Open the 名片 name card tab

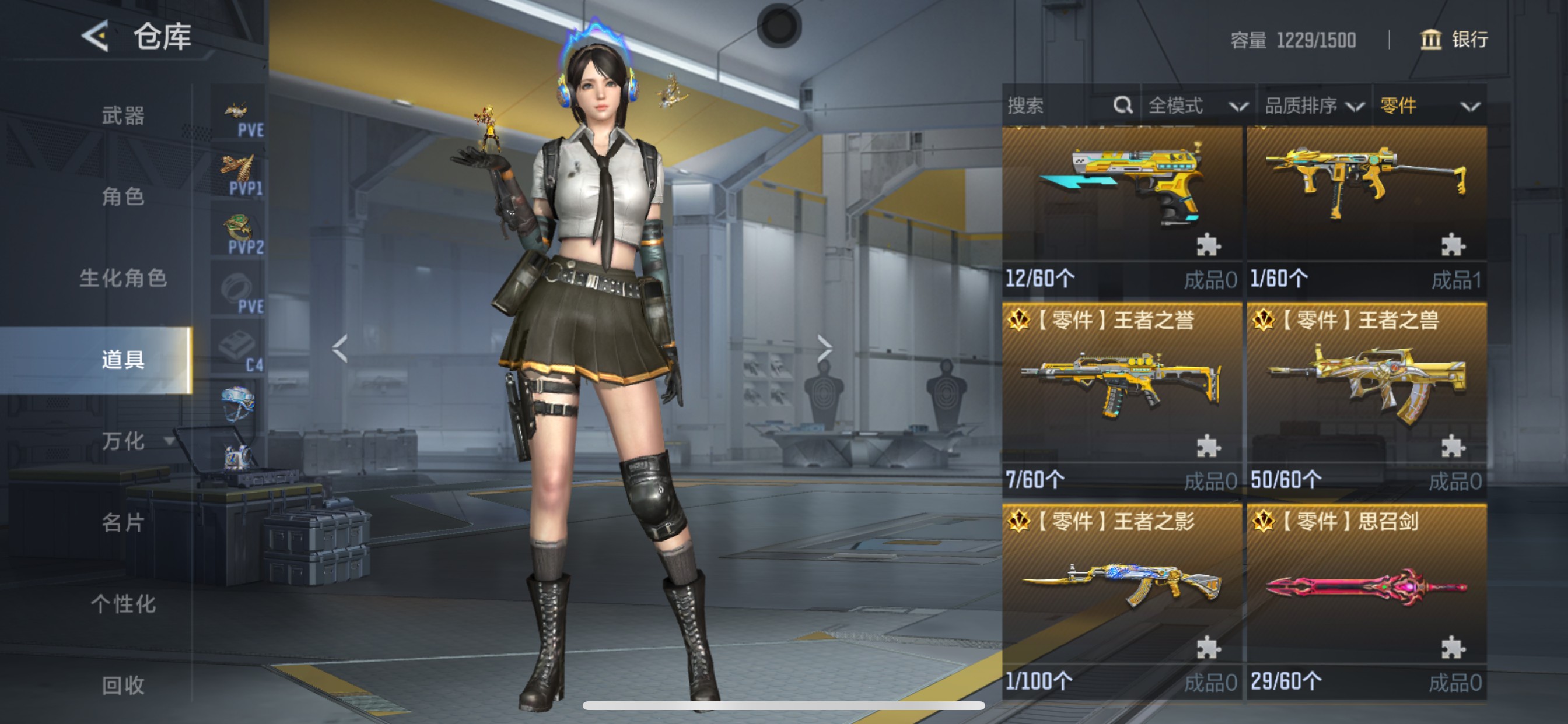[123, 522]
